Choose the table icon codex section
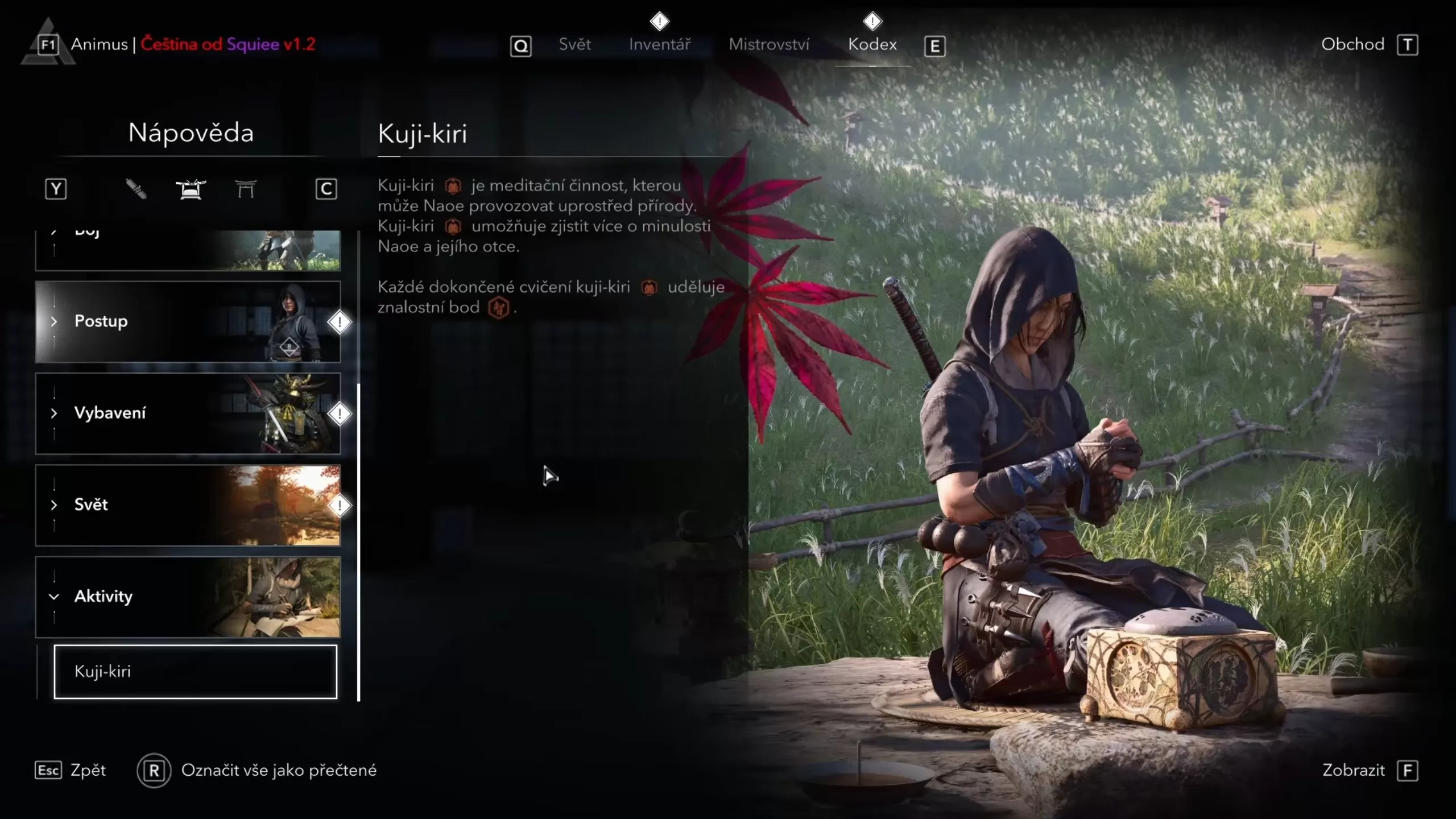1456x819 pixels. (x=191, y=189)
